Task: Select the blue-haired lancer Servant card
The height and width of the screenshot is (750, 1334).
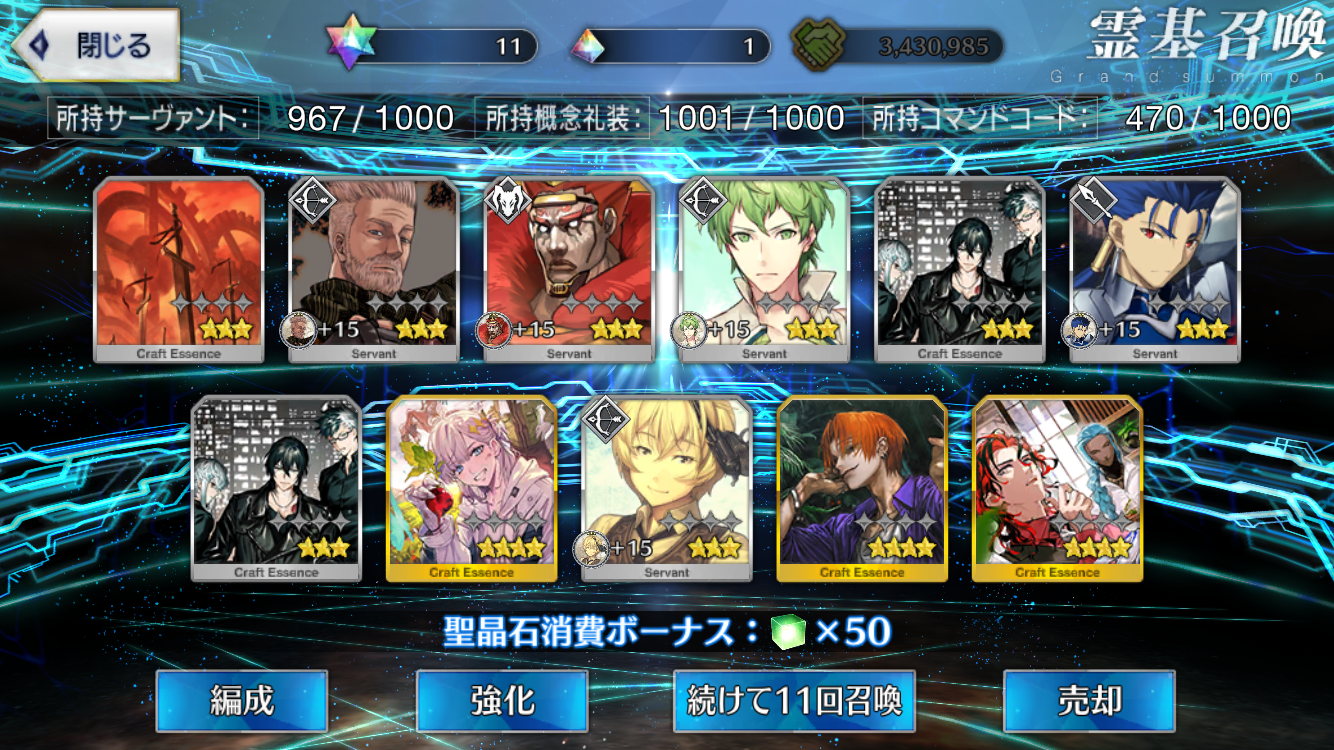Action: click(x=1155, y=268)
